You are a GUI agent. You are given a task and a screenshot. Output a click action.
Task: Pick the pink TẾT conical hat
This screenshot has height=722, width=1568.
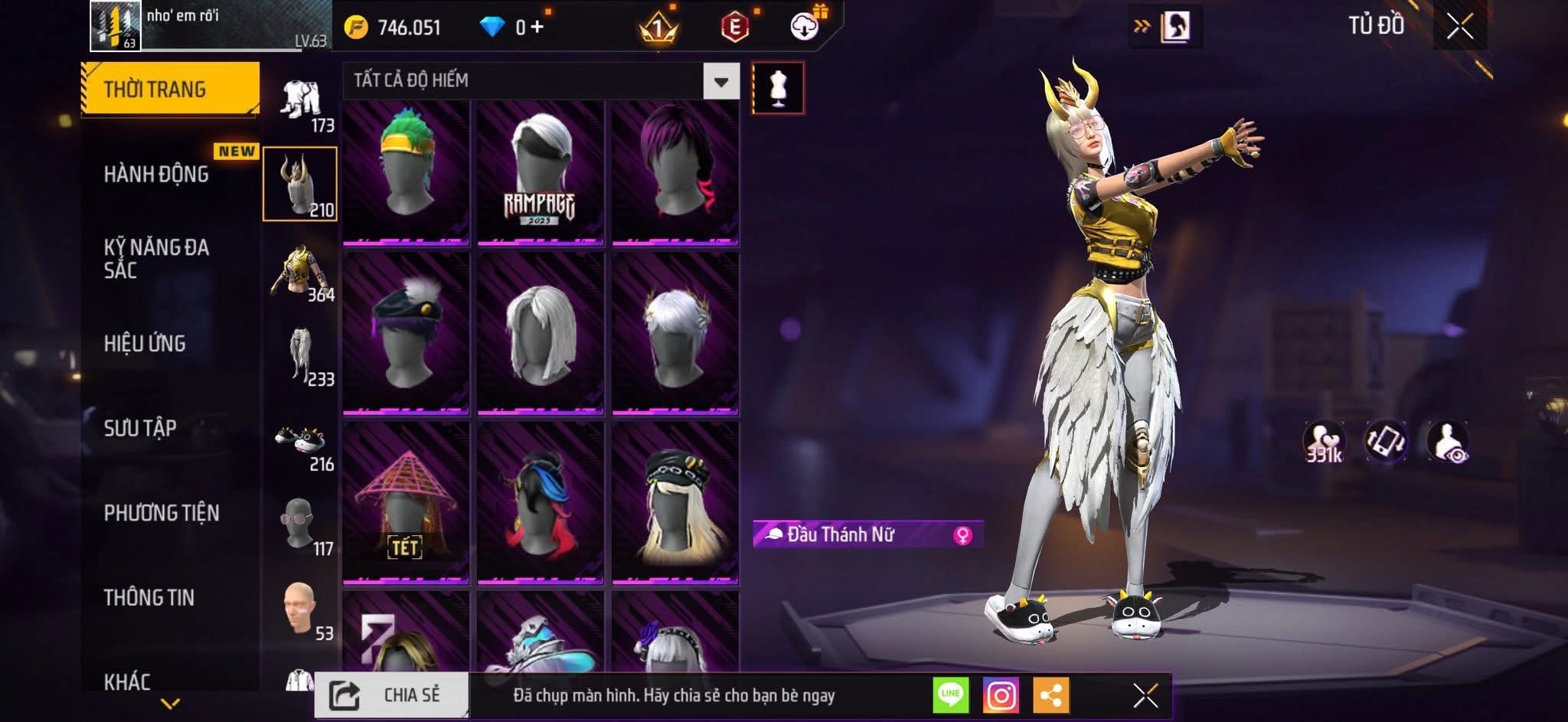406,502
